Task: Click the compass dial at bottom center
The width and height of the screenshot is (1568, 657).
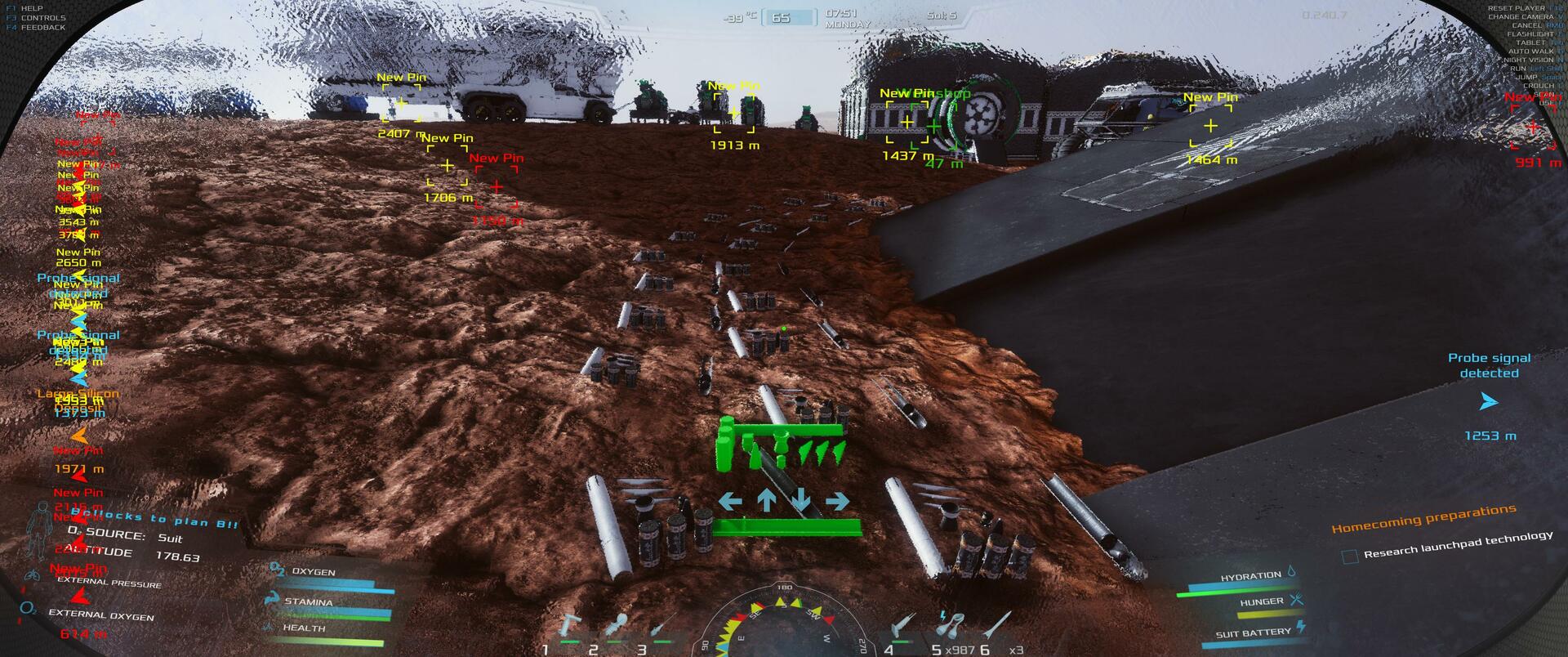Action: (x=784, y=625)
